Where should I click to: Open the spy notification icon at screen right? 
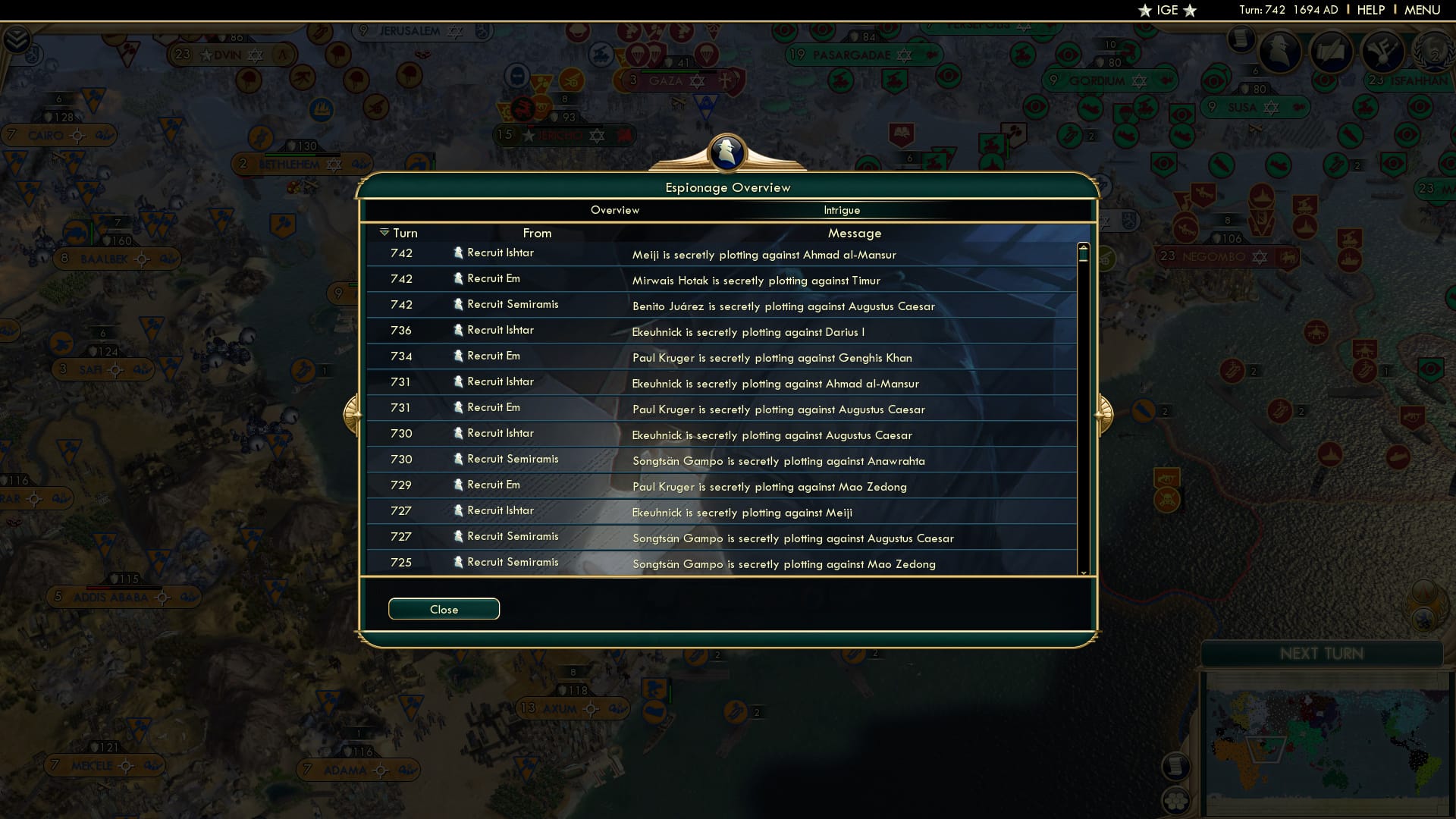[x=1280, y=52]
